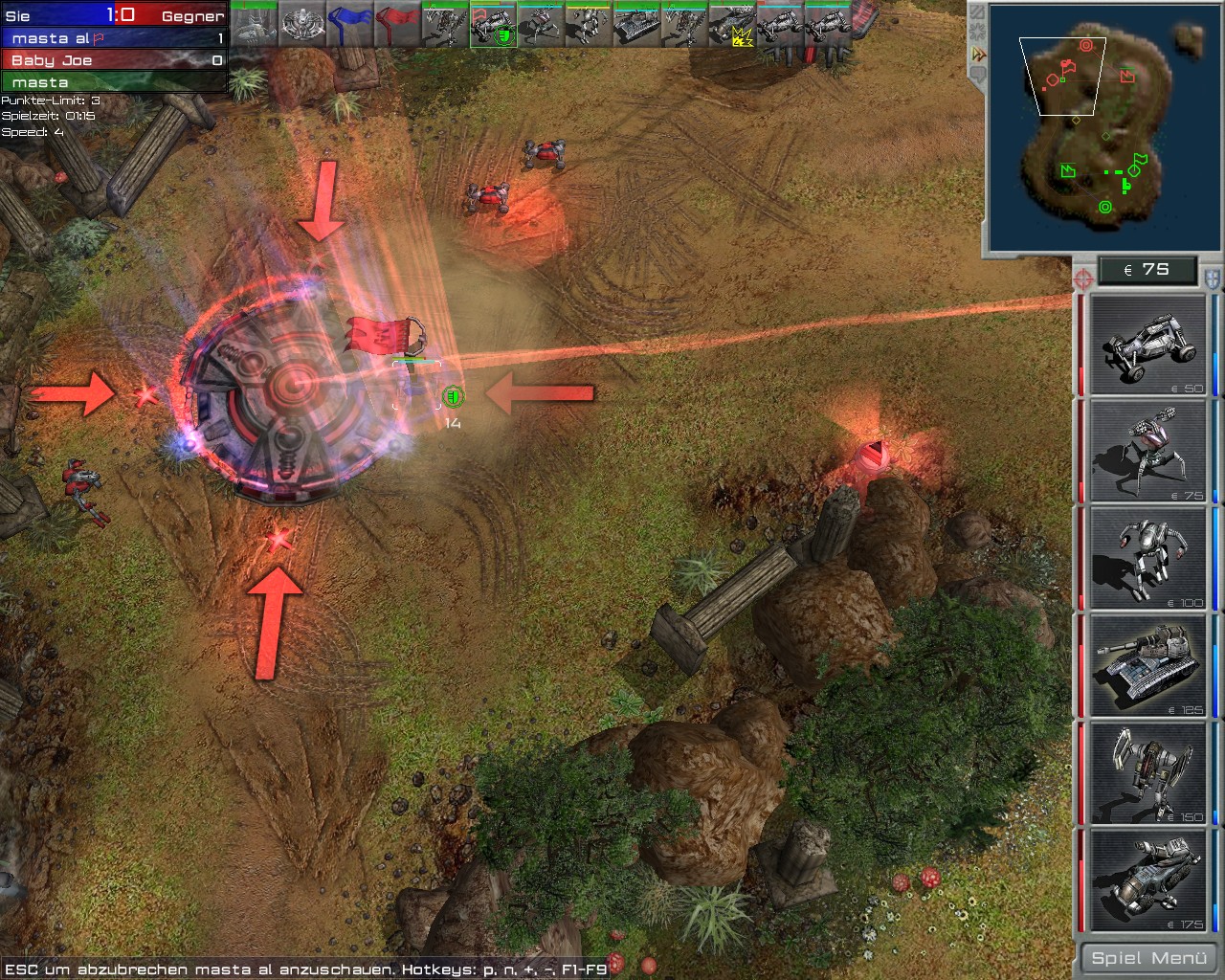Select the tank portrait in the unit bar
Screen dimensions: 1225x980
tap(636, 25)
